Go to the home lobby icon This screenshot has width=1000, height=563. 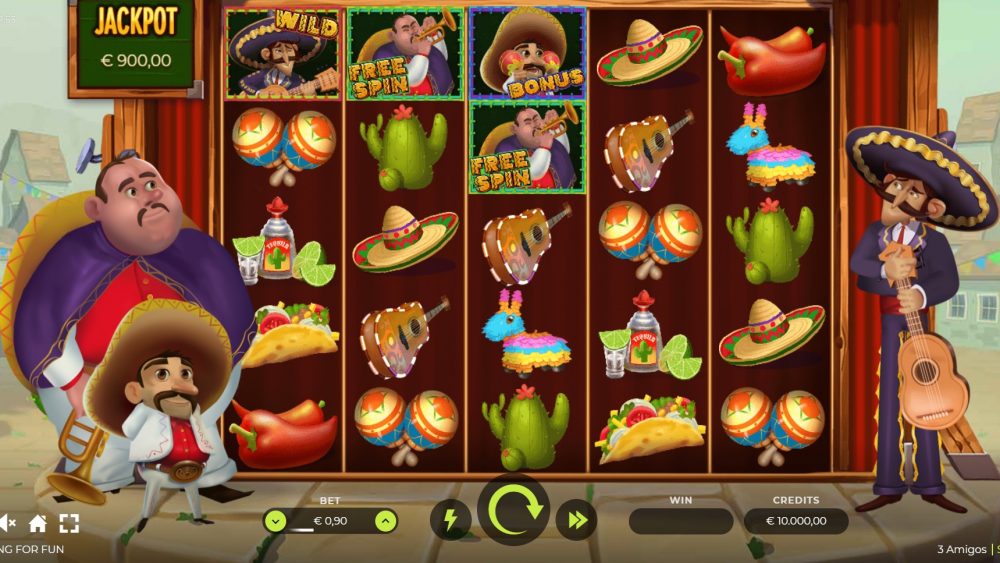click(x=38, y=523)
